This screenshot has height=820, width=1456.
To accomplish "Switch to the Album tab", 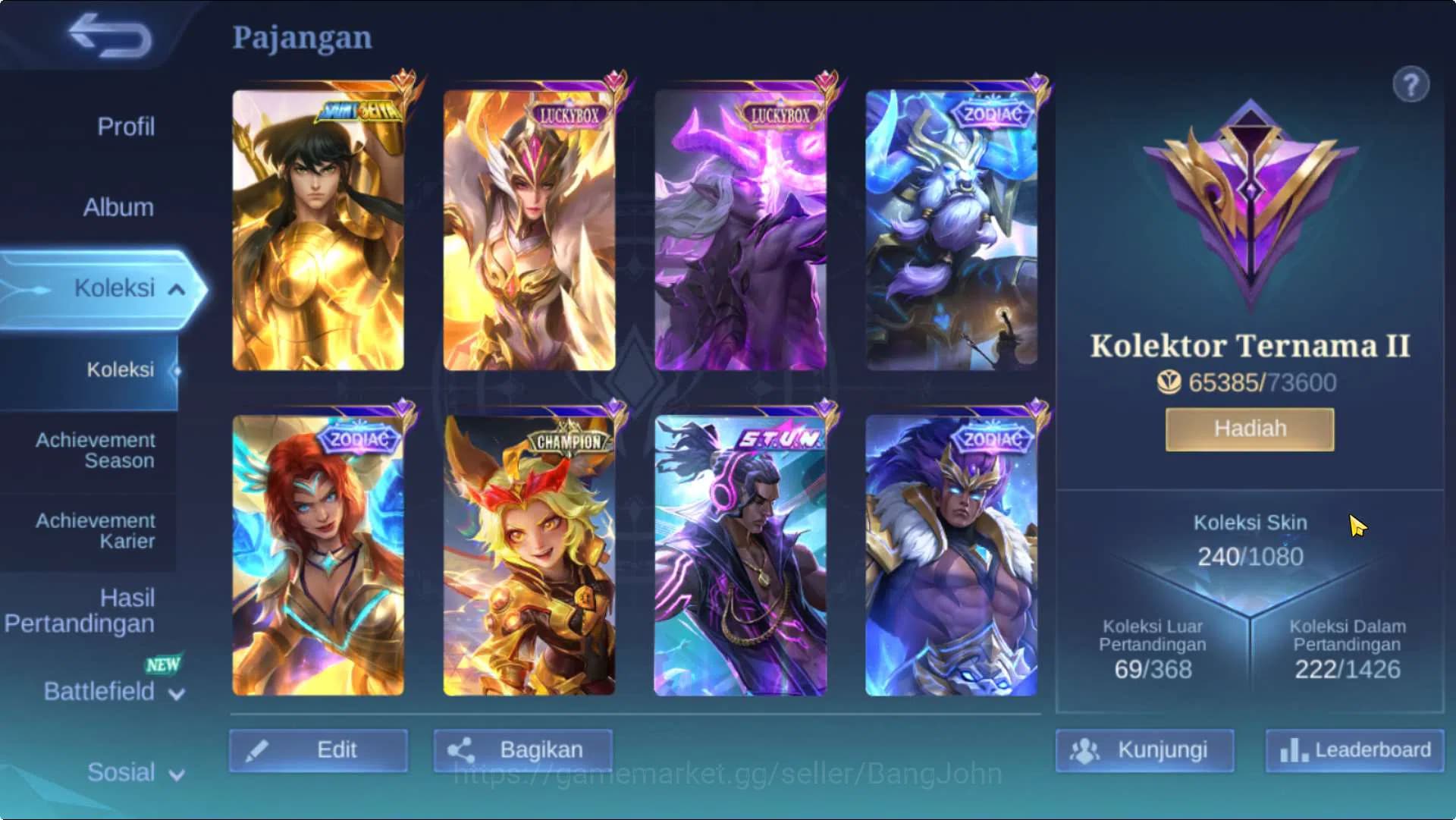I will 118,207.
